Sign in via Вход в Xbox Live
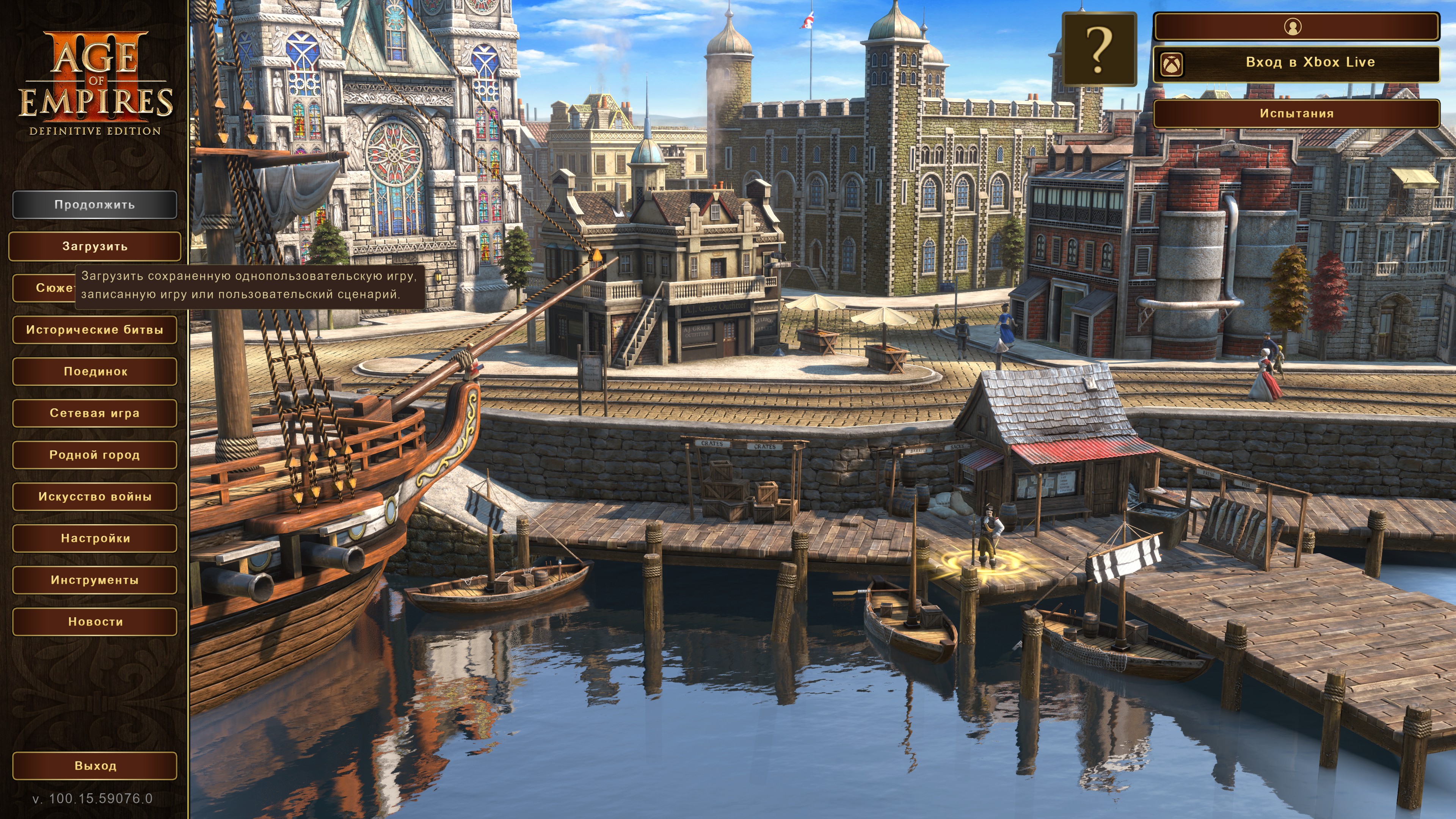Screen dimensions: 1456x819 (1296, 63)
